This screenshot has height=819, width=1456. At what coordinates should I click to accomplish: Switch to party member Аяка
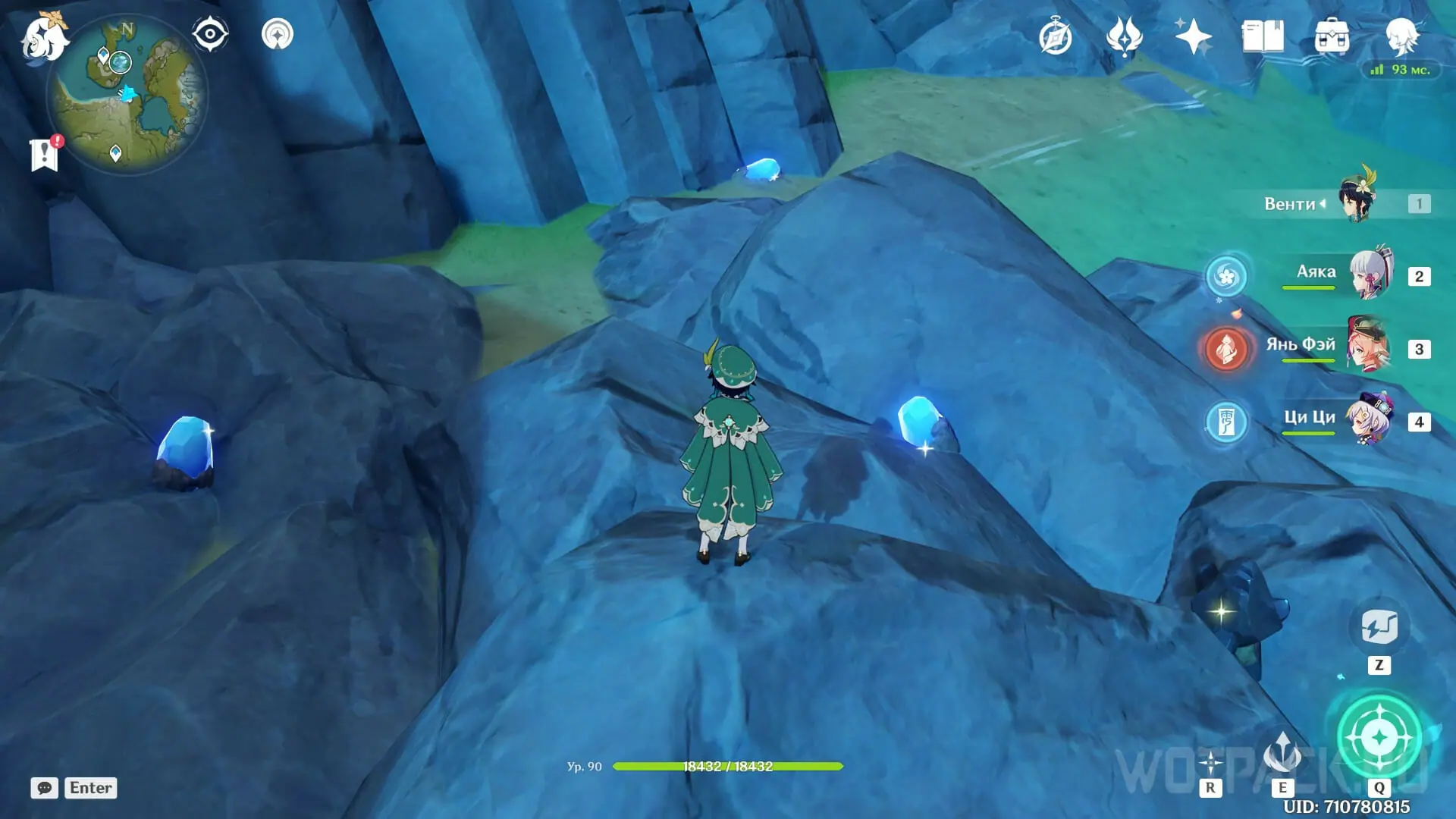(1371, 275)
